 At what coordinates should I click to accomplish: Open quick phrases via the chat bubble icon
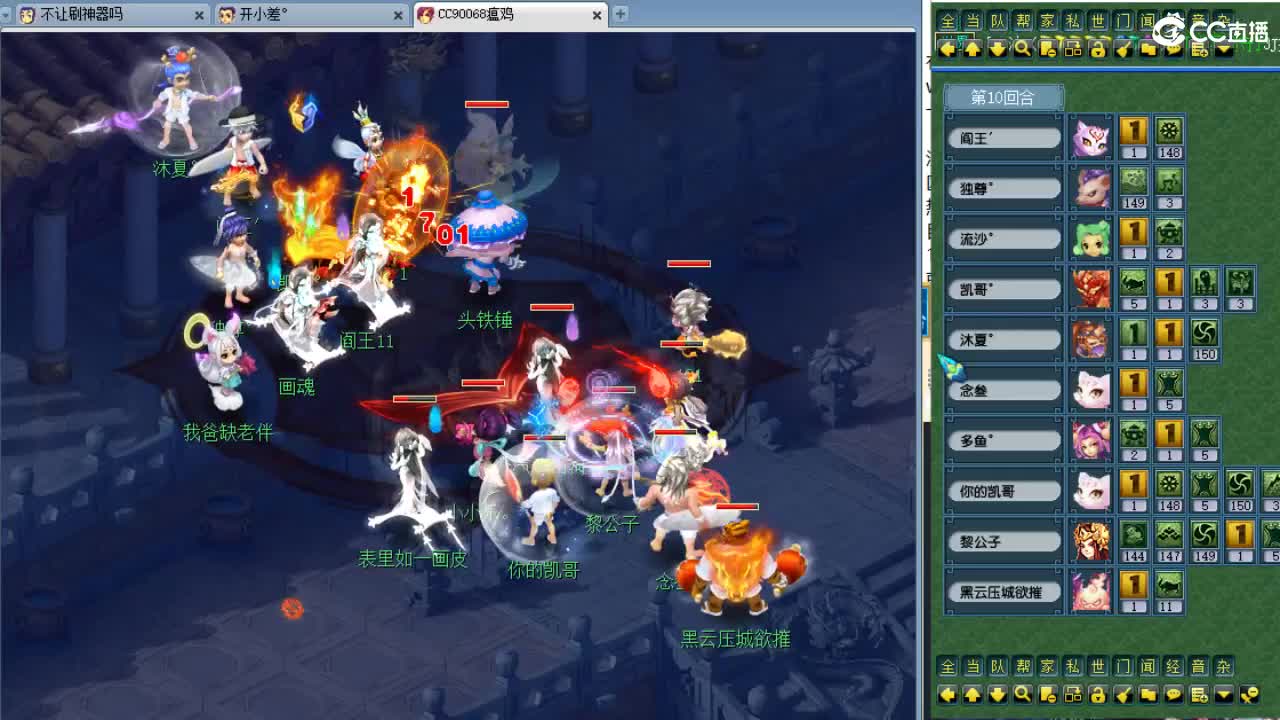1172,49
